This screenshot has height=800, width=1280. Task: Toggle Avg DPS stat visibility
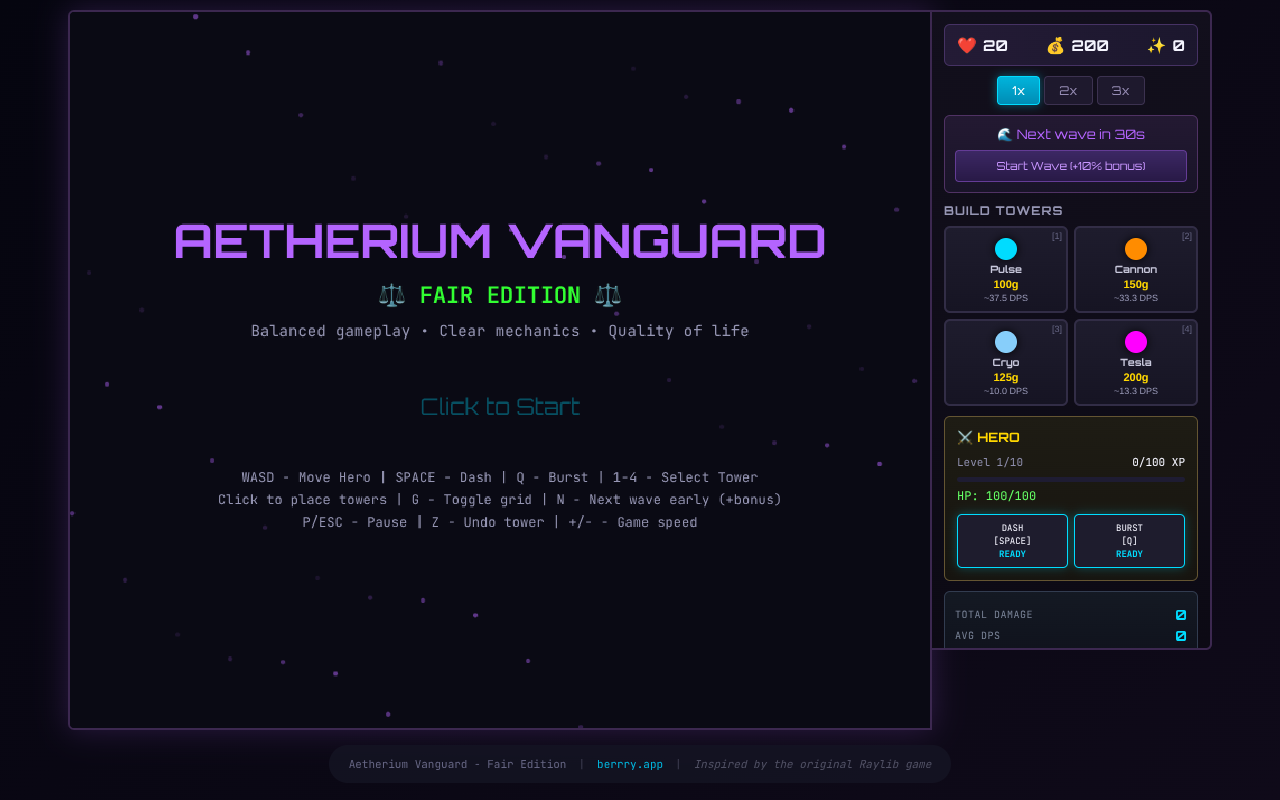coord(1180,636)
